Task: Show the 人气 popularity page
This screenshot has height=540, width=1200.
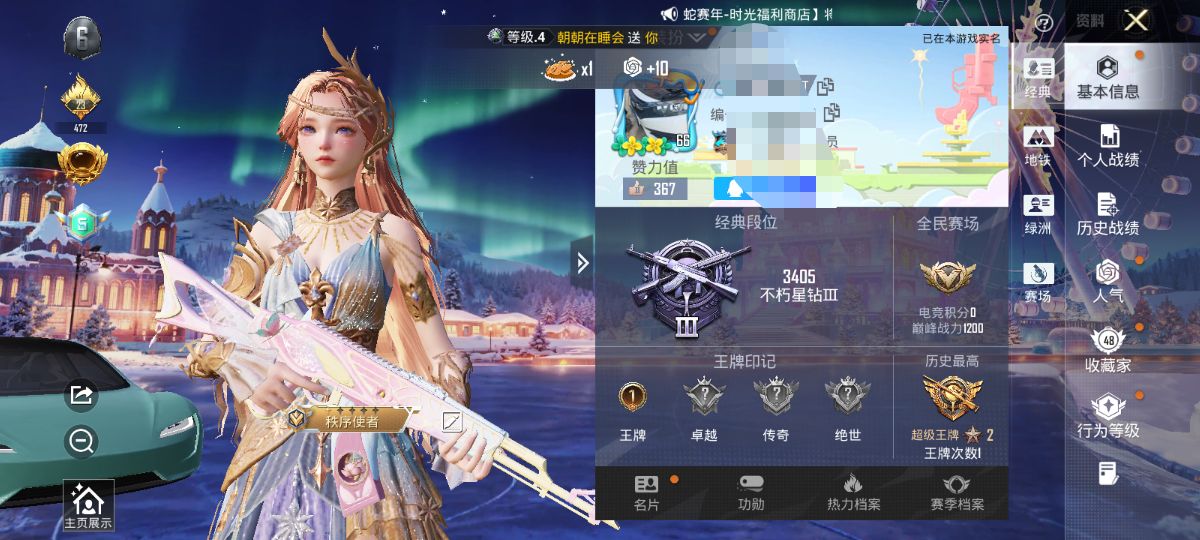Action: pyautogui.click(x=1107, y=281)
